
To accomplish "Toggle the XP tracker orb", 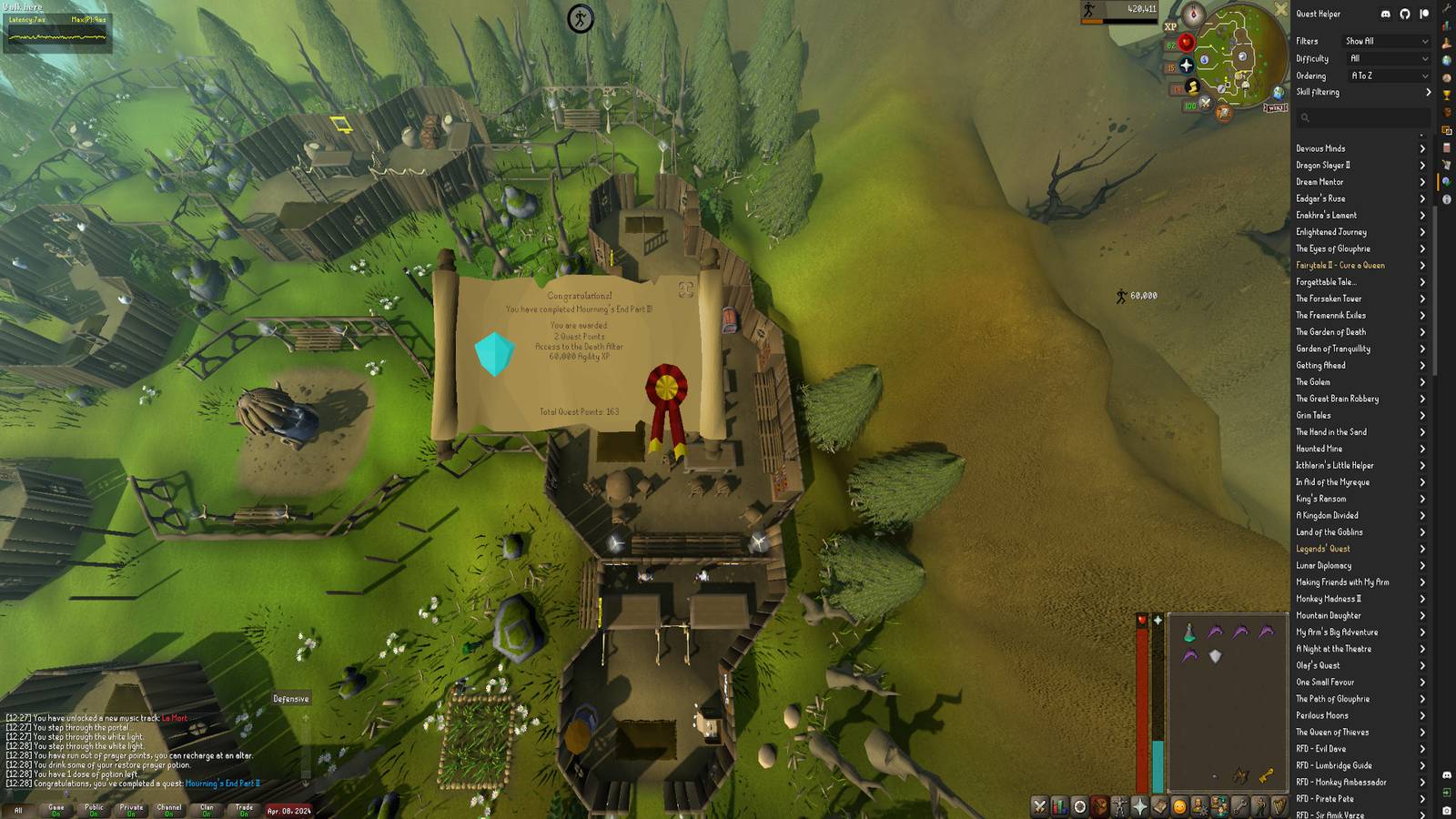I will [1170, 26].
